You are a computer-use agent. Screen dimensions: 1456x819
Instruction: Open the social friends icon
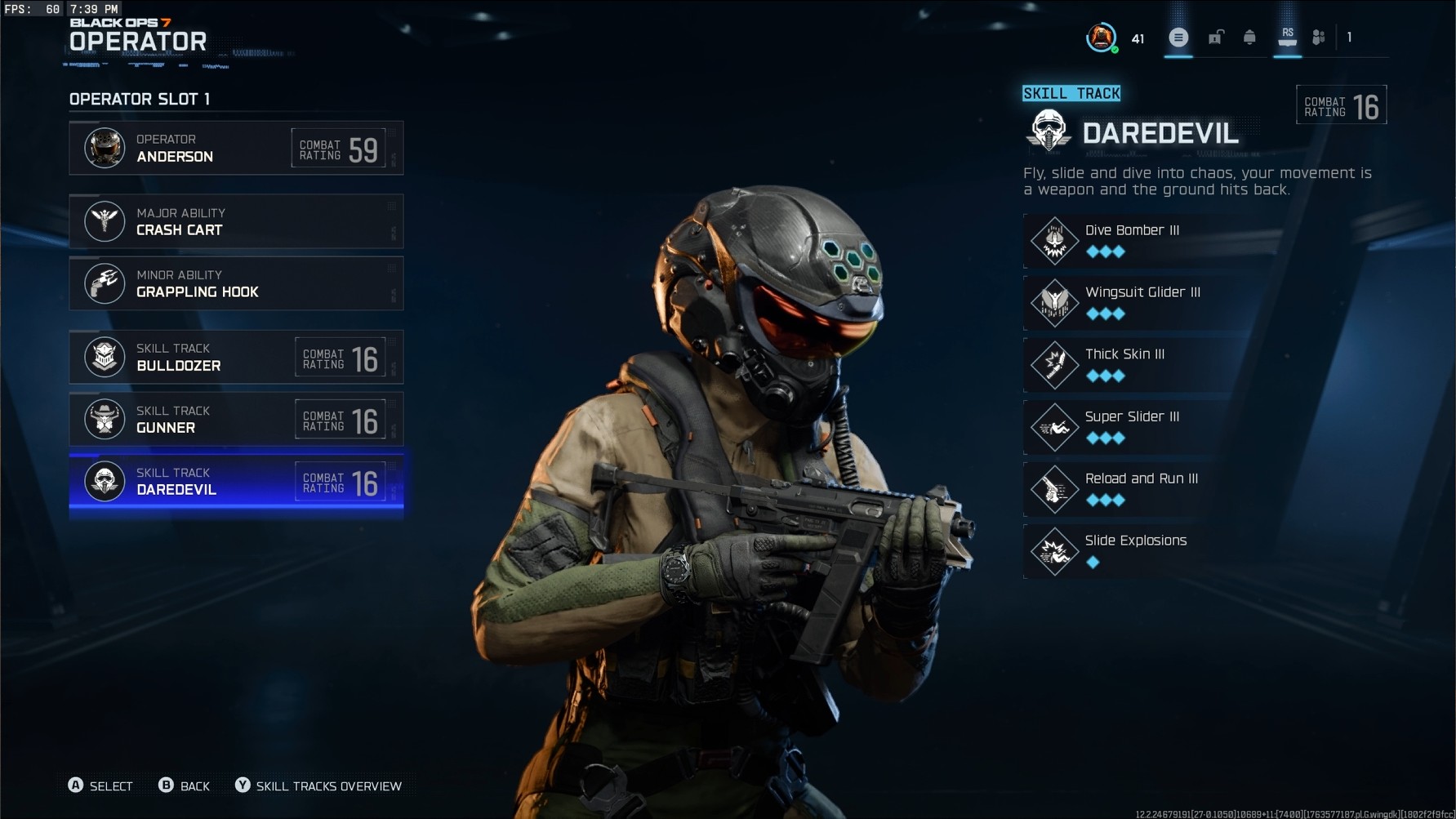pos(1318,38)
